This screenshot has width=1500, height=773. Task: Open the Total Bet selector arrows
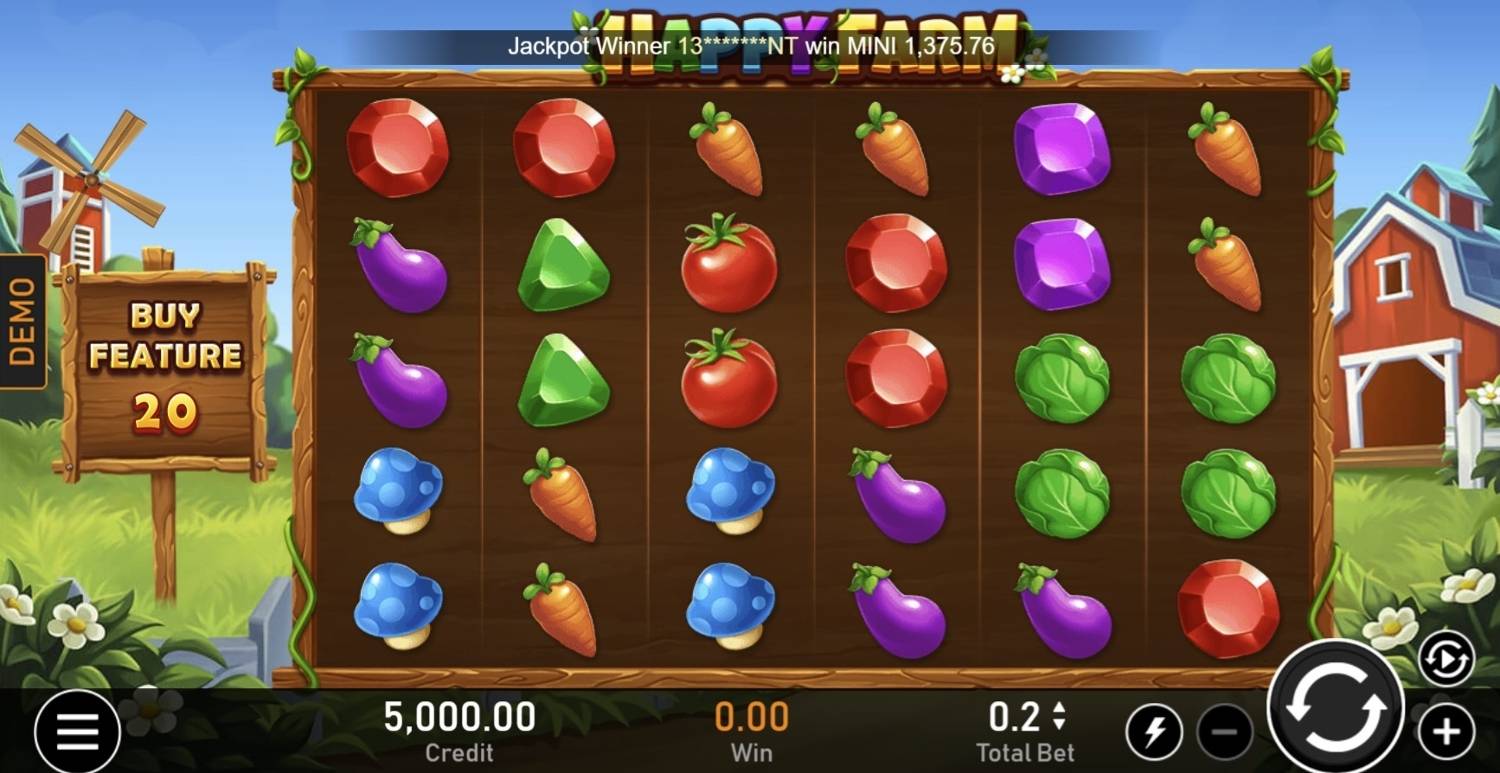point(1059,716)
